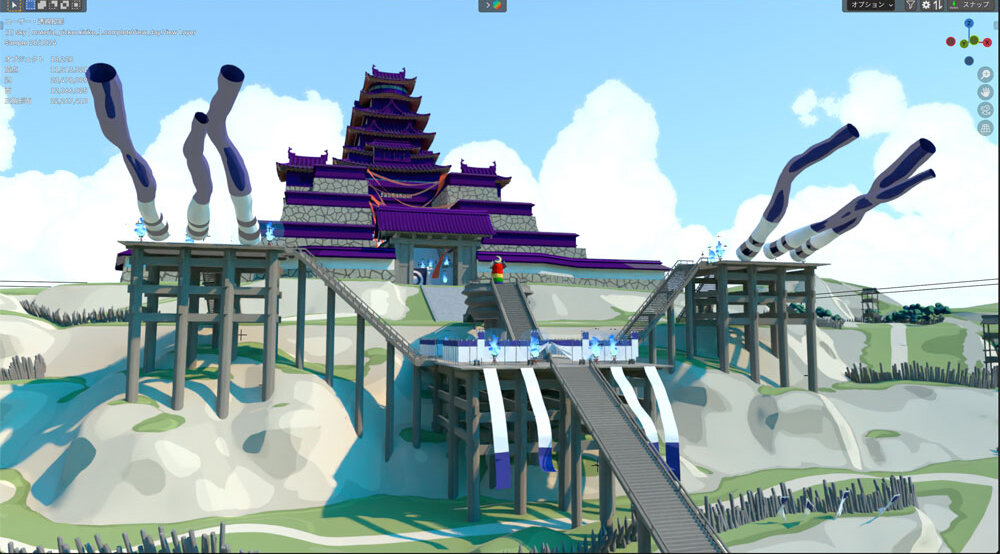The height and width of the screenshot is (554, 1000).
Task: Toggle the camera view button
Action: click(985, 109)
